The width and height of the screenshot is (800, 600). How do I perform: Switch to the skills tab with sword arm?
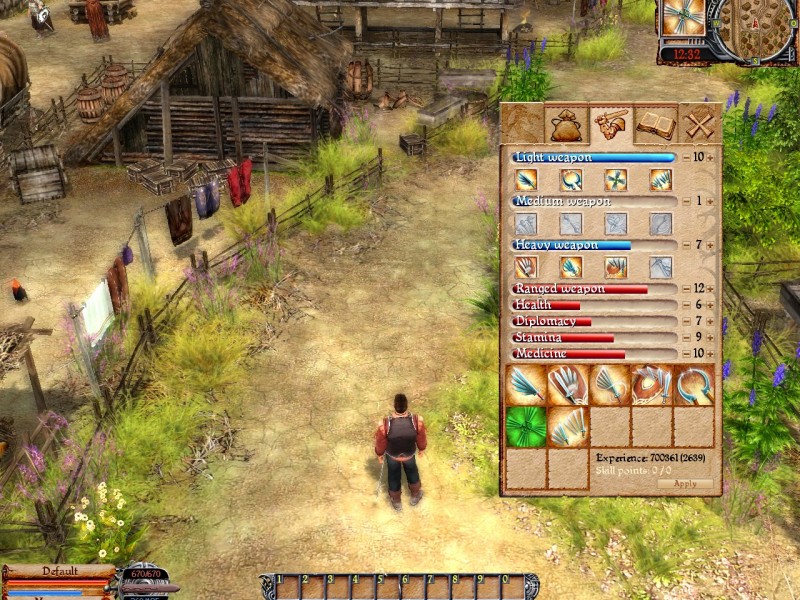(611, 125)
